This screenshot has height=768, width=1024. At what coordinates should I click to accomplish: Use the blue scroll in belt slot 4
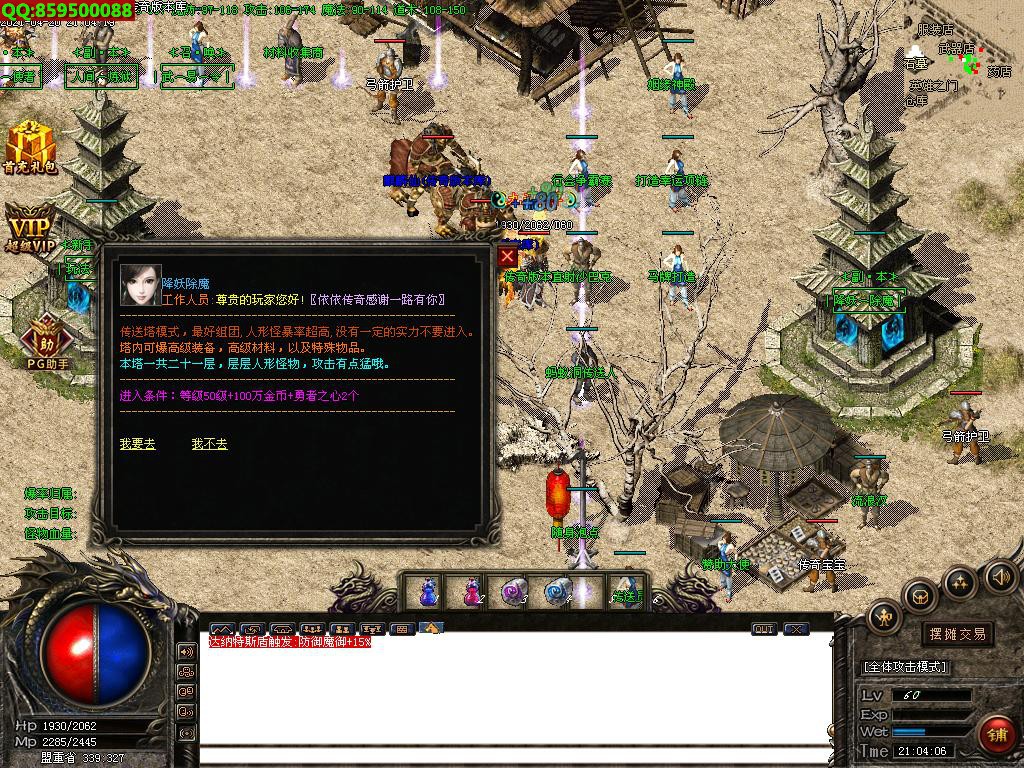[x=557, y=591]
